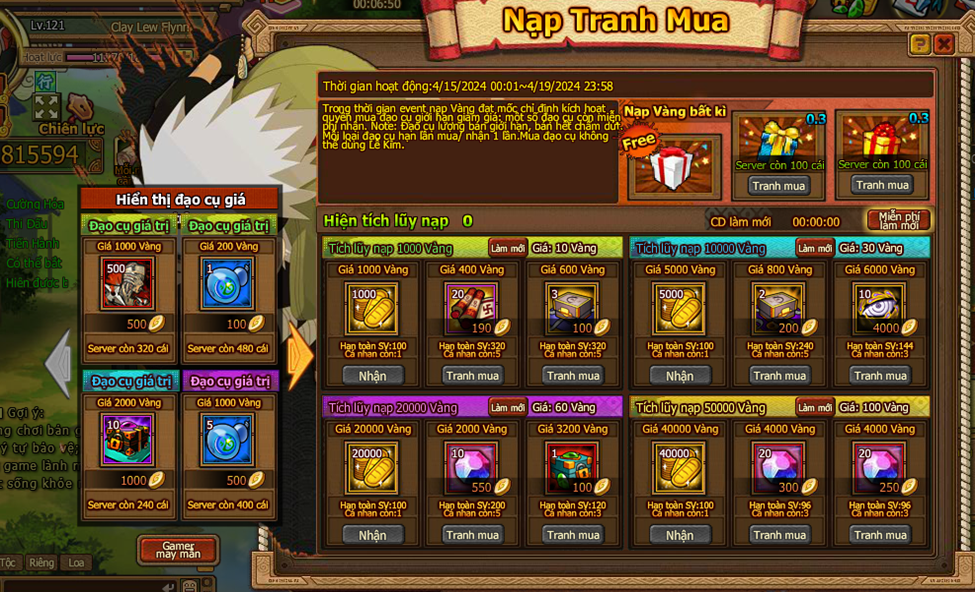The image size is (975, 592).
Task: Nhận the 1000 gold ingot reward
Action: point(372,376)
